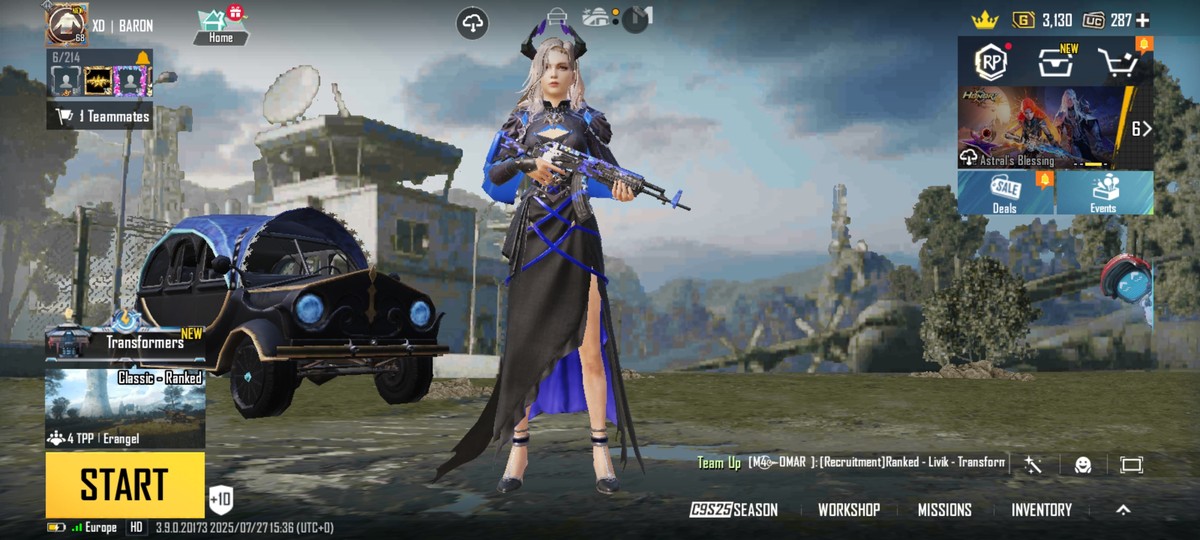Image resolution: width=1200 pixels, height=540 pixels.
Task: Open the cloud download icon at top
Action: pyautogui.click(x=472, y=23)
